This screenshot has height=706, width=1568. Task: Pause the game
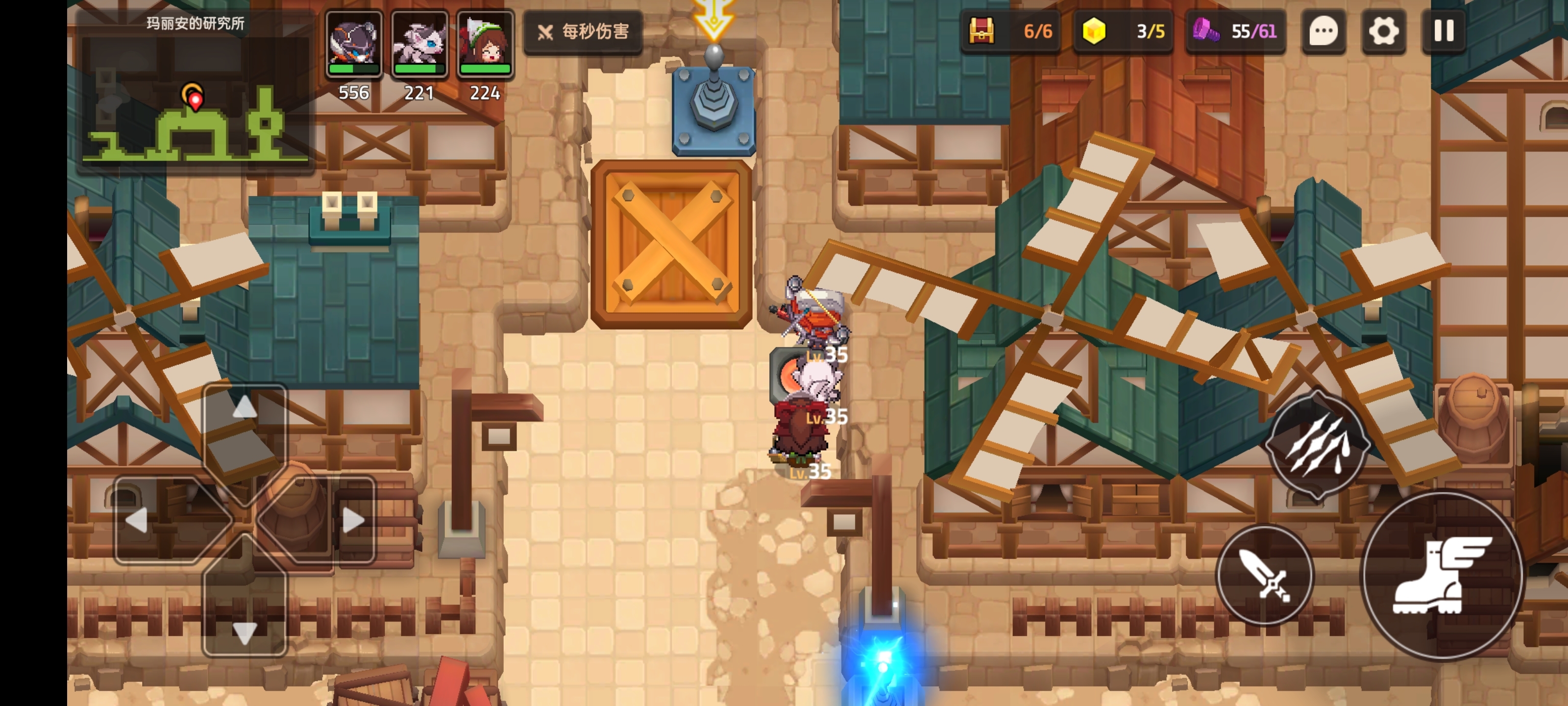[1444, 31]
